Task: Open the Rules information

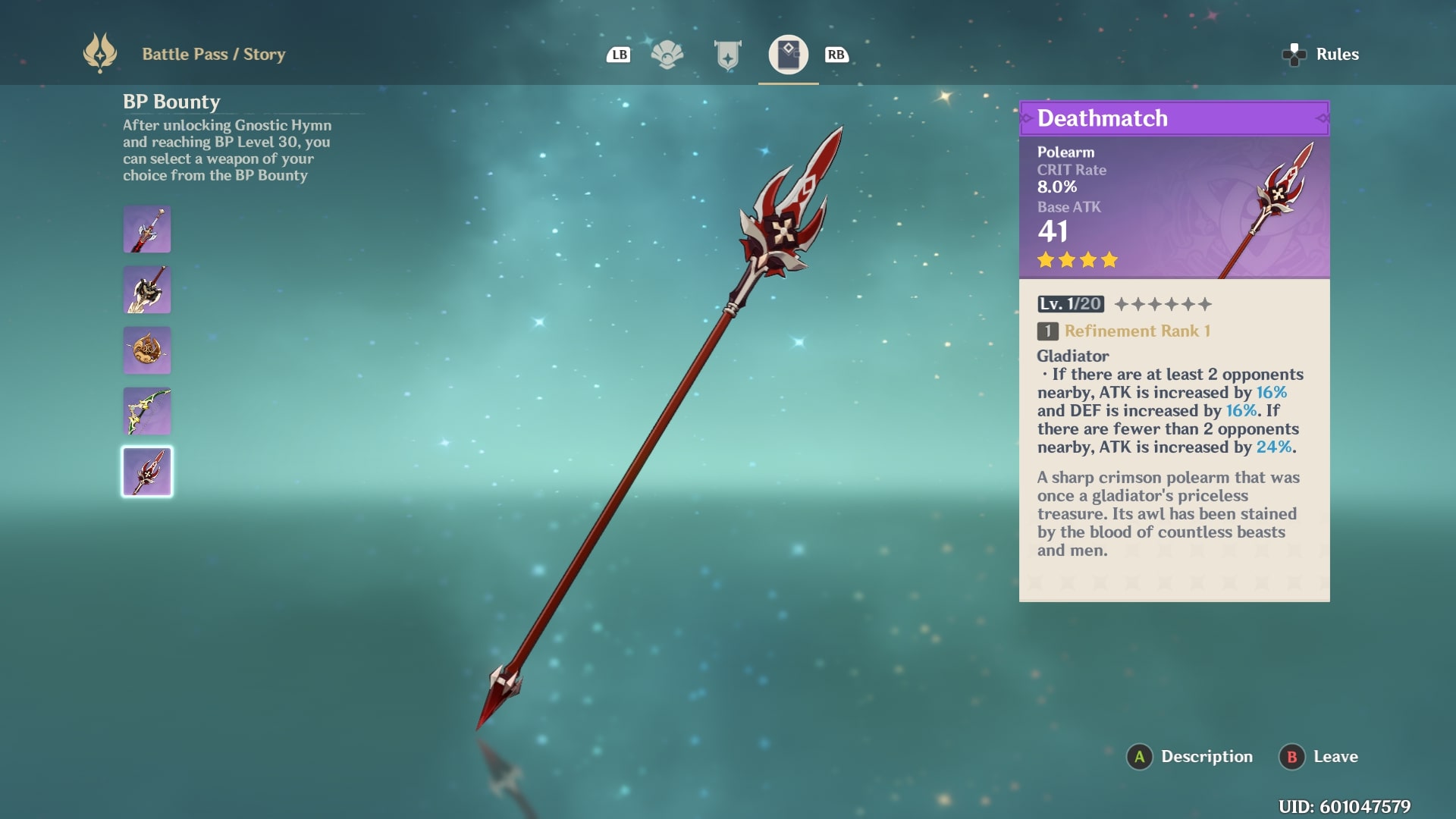Action: tap(1321, 55)
